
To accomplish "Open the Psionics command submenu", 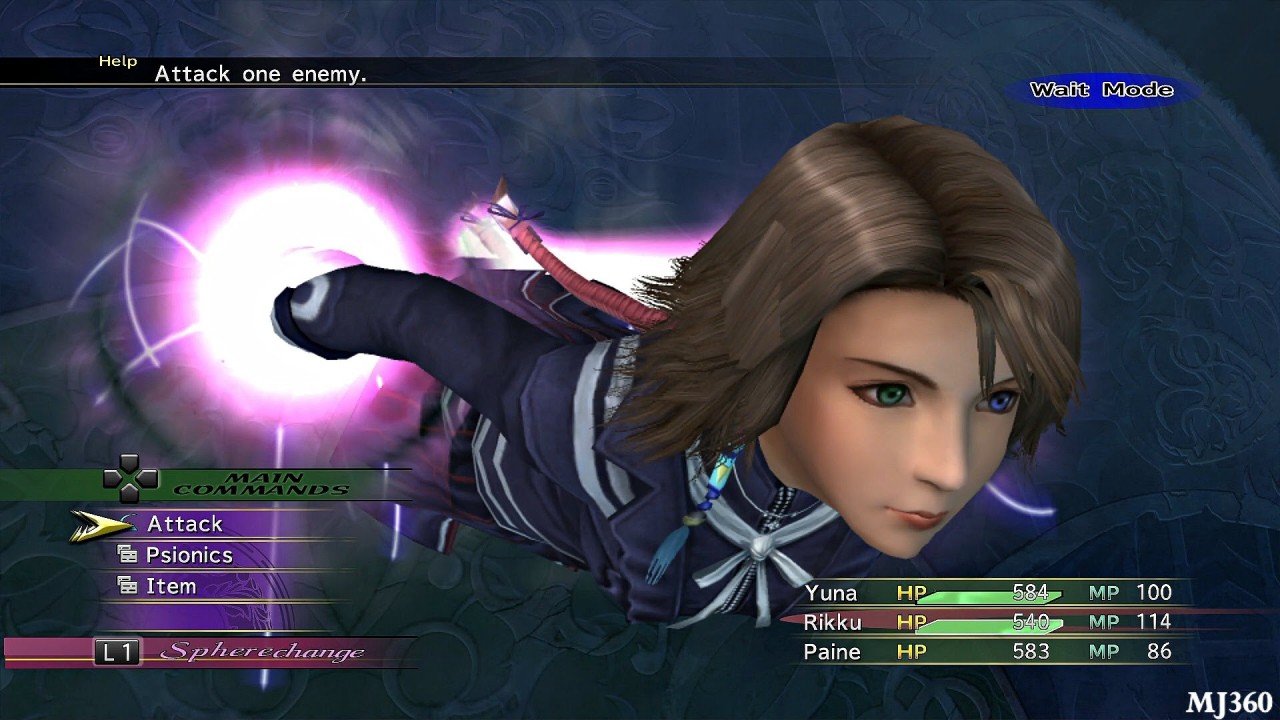I will [189, 556].
